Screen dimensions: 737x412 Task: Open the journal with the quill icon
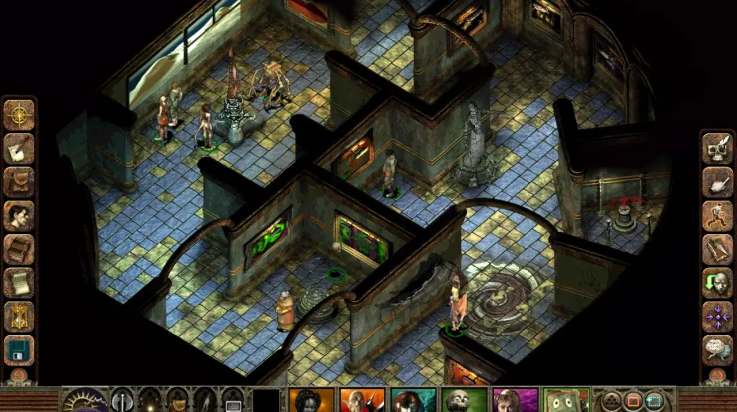19,147
